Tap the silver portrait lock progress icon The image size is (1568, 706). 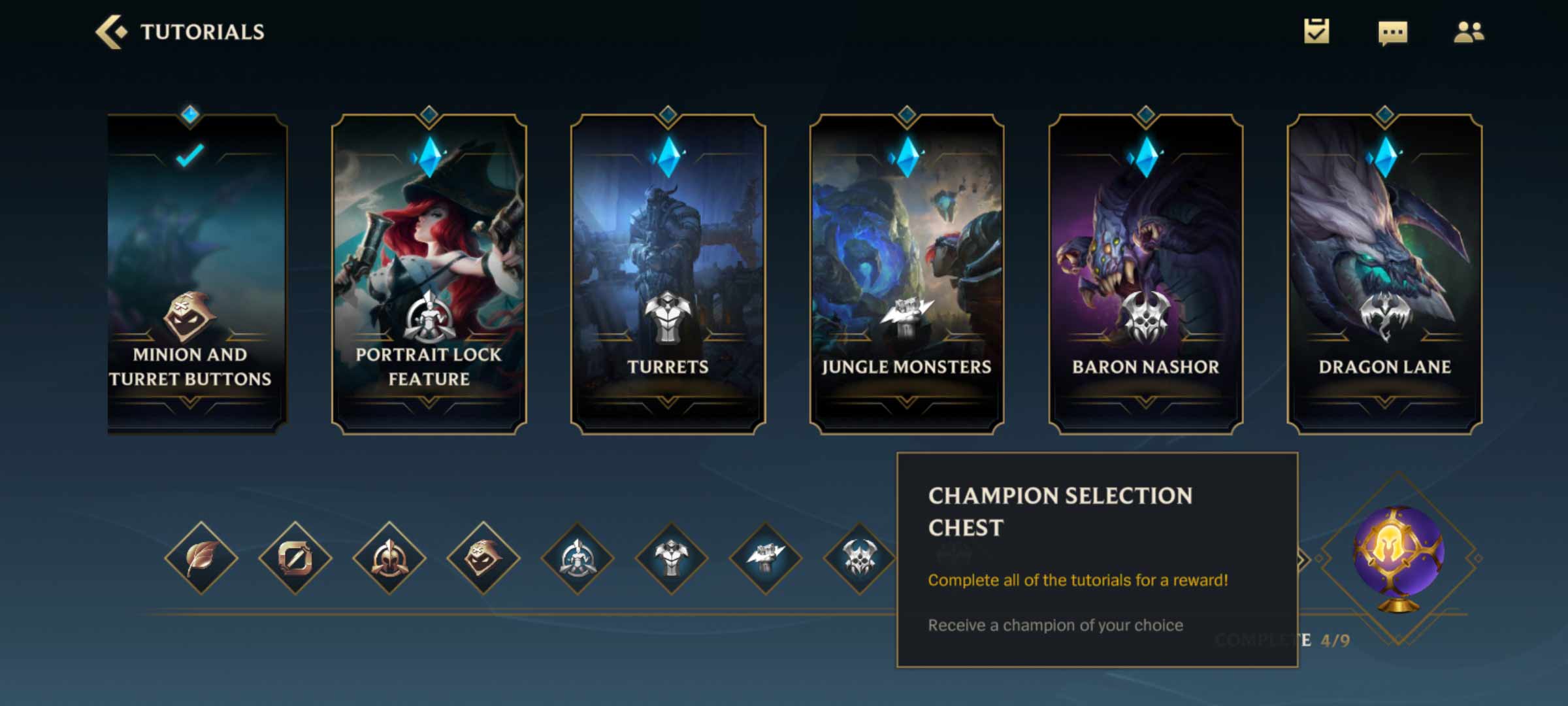tap(578, 558)
